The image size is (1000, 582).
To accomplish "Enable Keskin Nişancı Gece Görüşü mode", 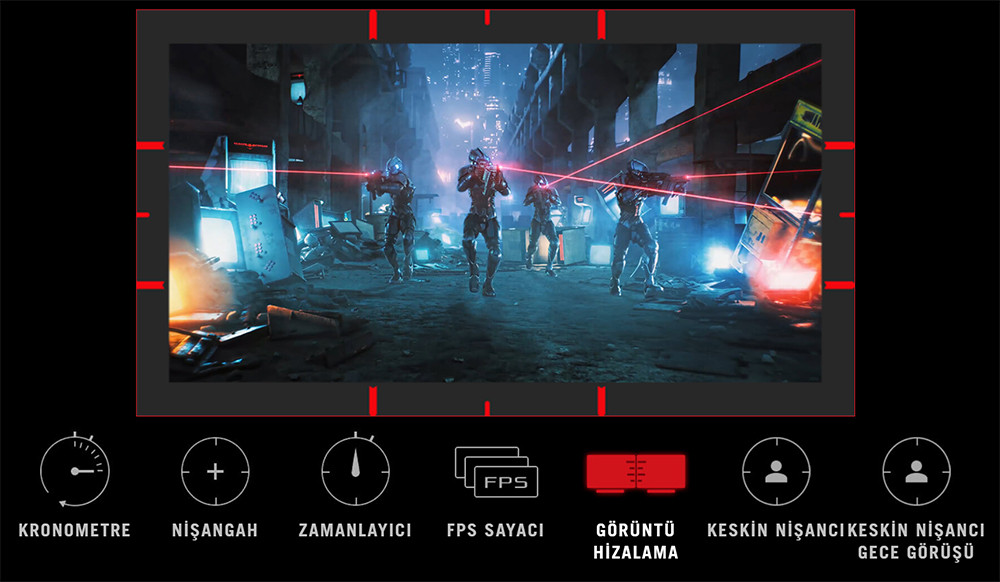I will [916, 471].
